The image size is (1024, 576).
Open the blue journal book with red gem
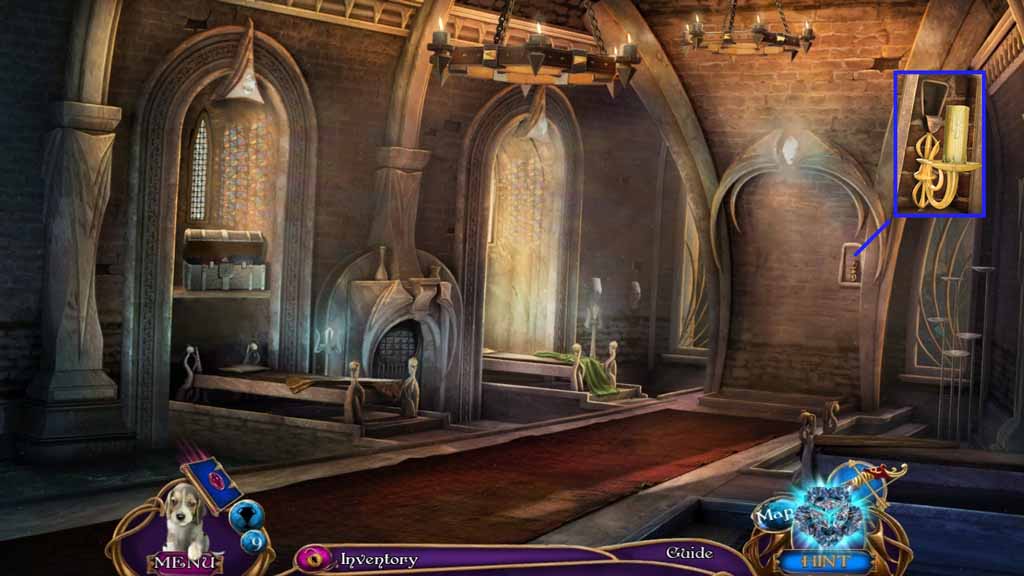tap(211, 482)
